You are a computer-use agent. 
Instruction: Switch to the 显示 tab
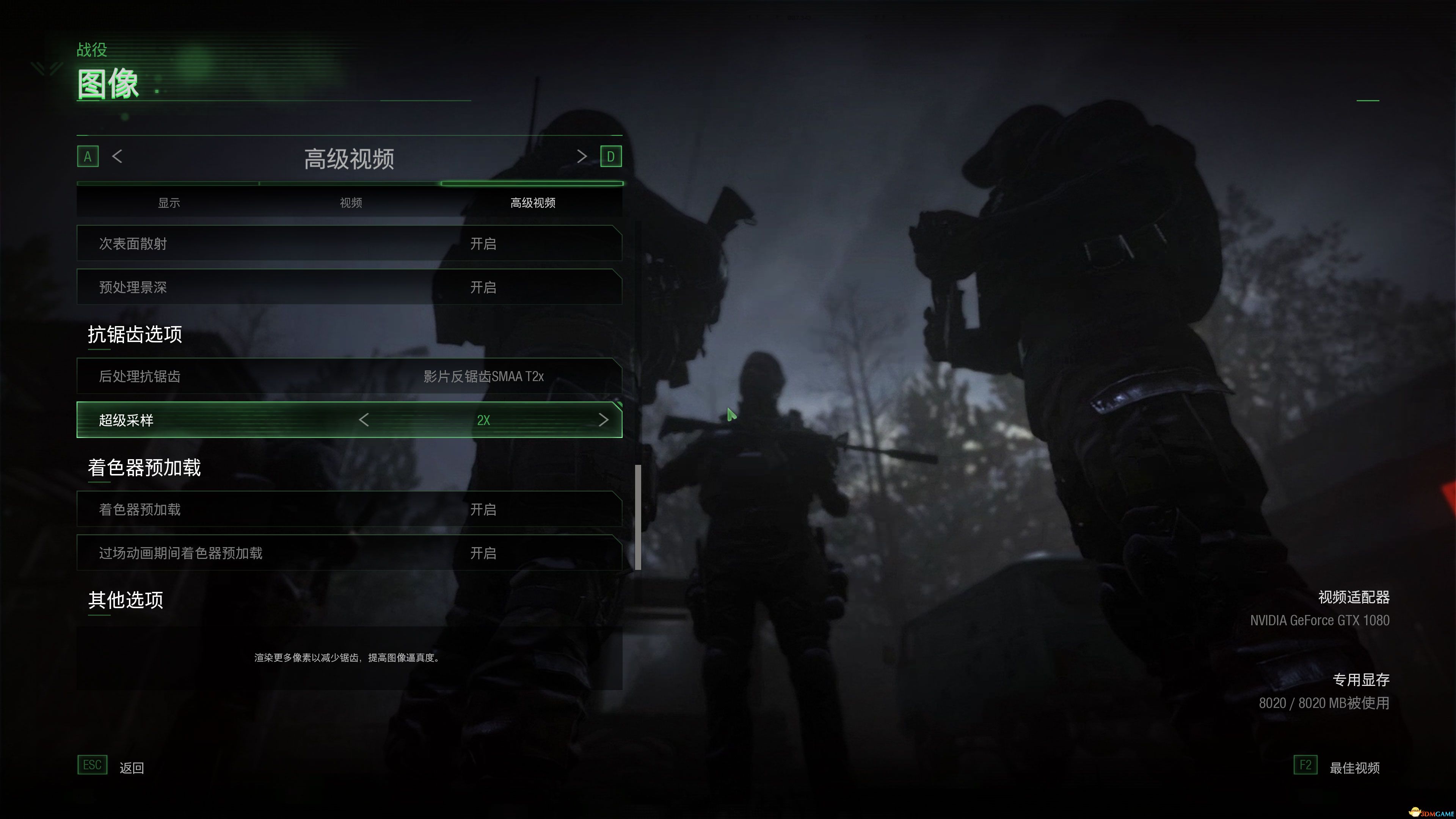point(169,202)
